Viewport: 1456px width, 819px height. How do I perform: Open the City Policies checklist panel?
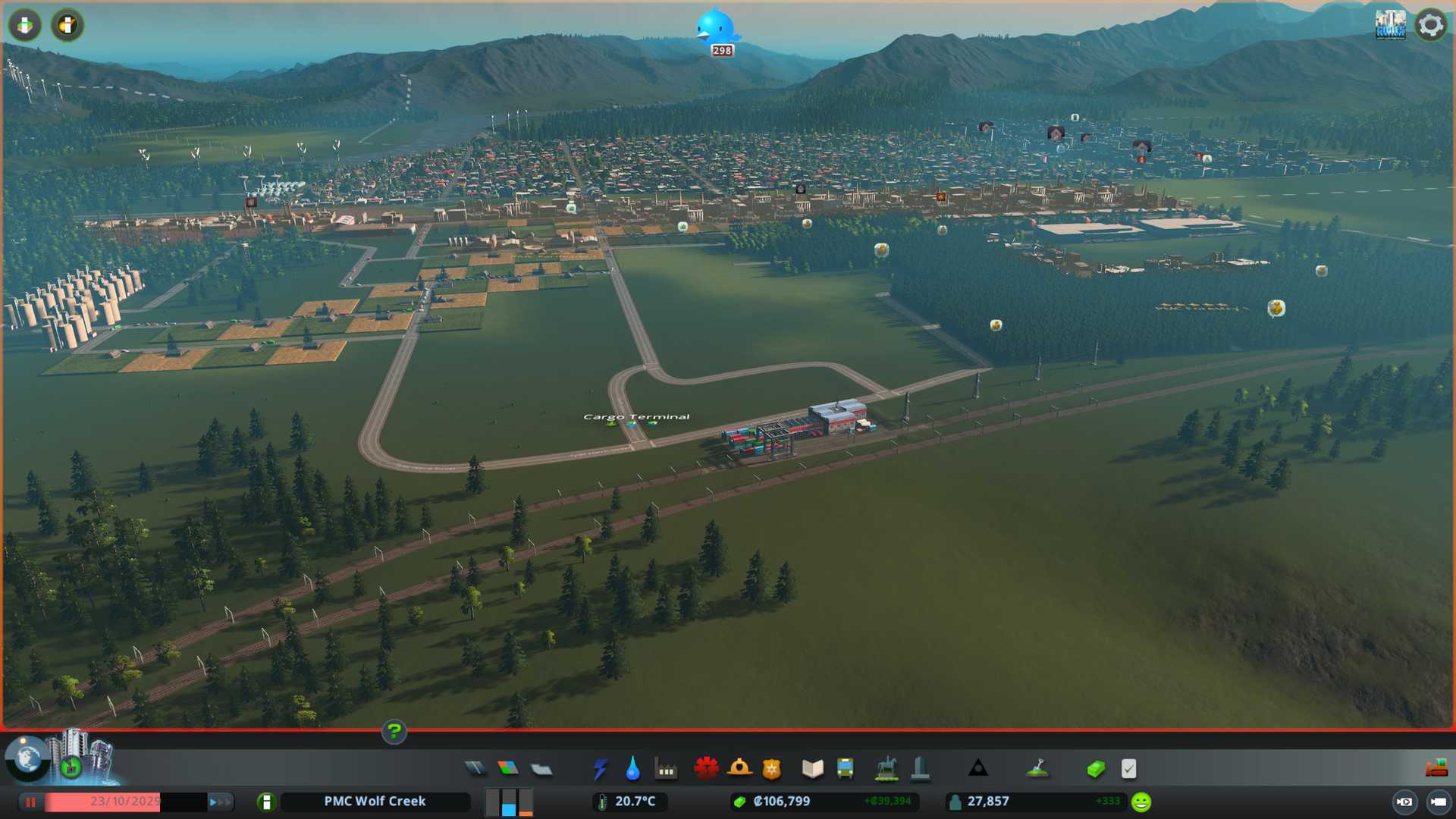point(1128,769)
